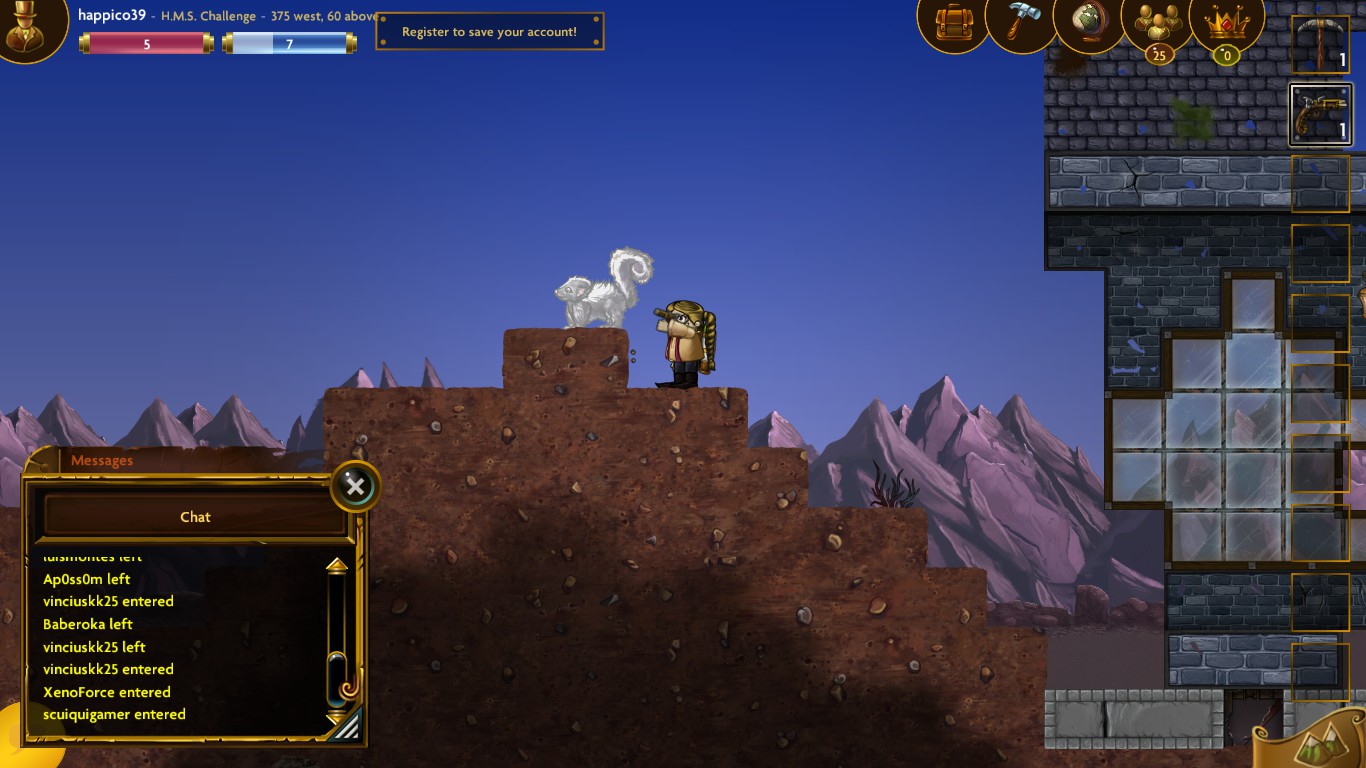Image resolution: width=1366 pixels, height=768 pixels.
Task: View the world map globe
Action: click(x=1087, y=22)
